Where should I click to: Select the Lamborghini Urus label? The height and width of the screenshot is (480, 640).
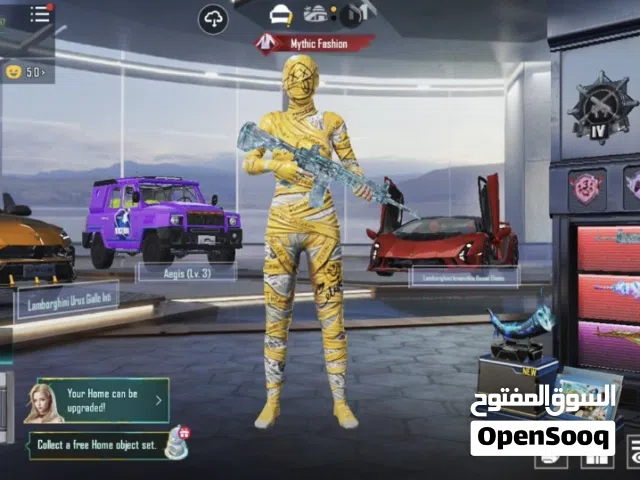(x=66, y=298)
